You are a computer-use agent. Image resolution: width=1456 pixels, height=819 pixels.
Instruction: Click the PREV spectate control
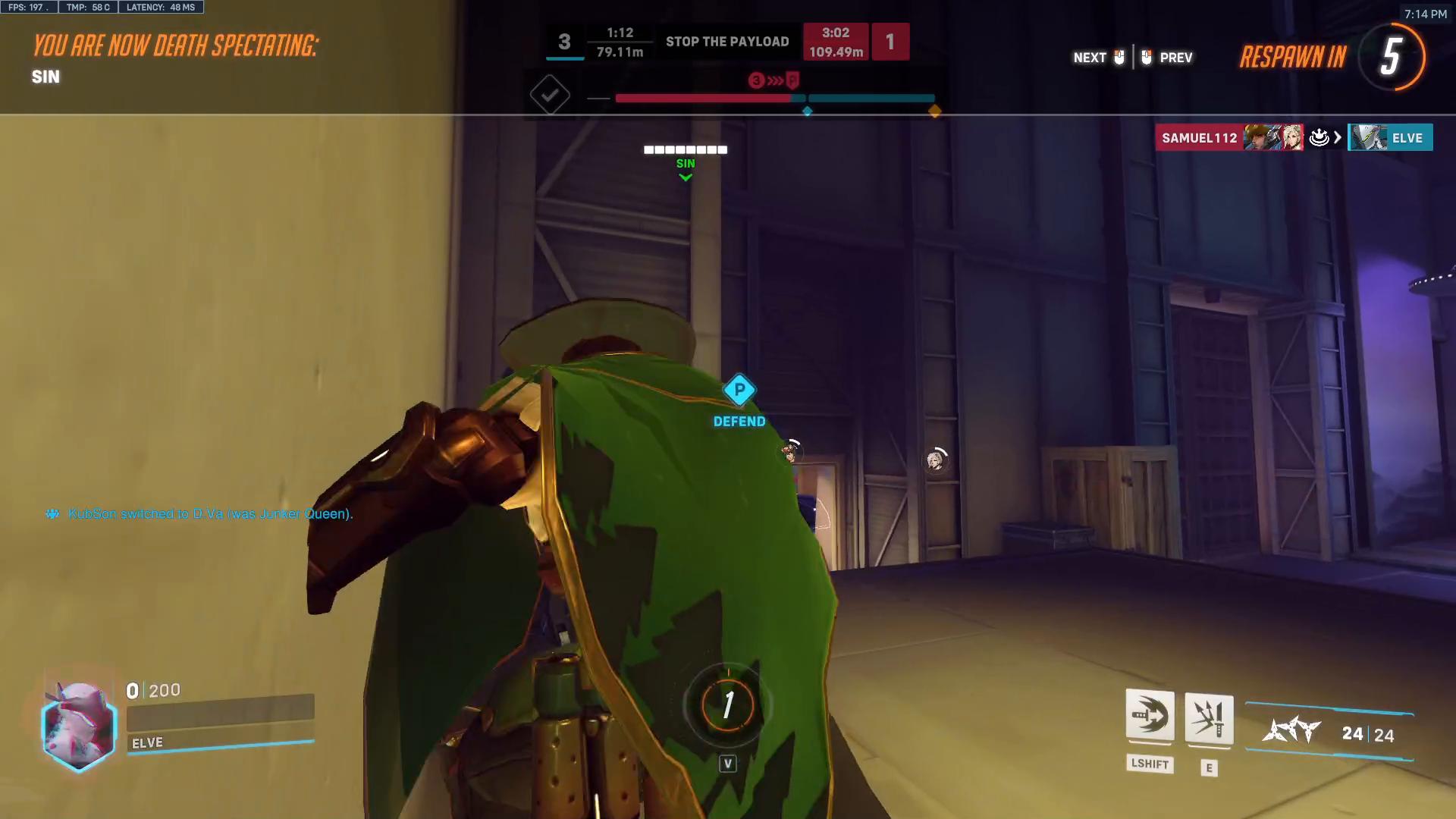[x=1176, y=57]
